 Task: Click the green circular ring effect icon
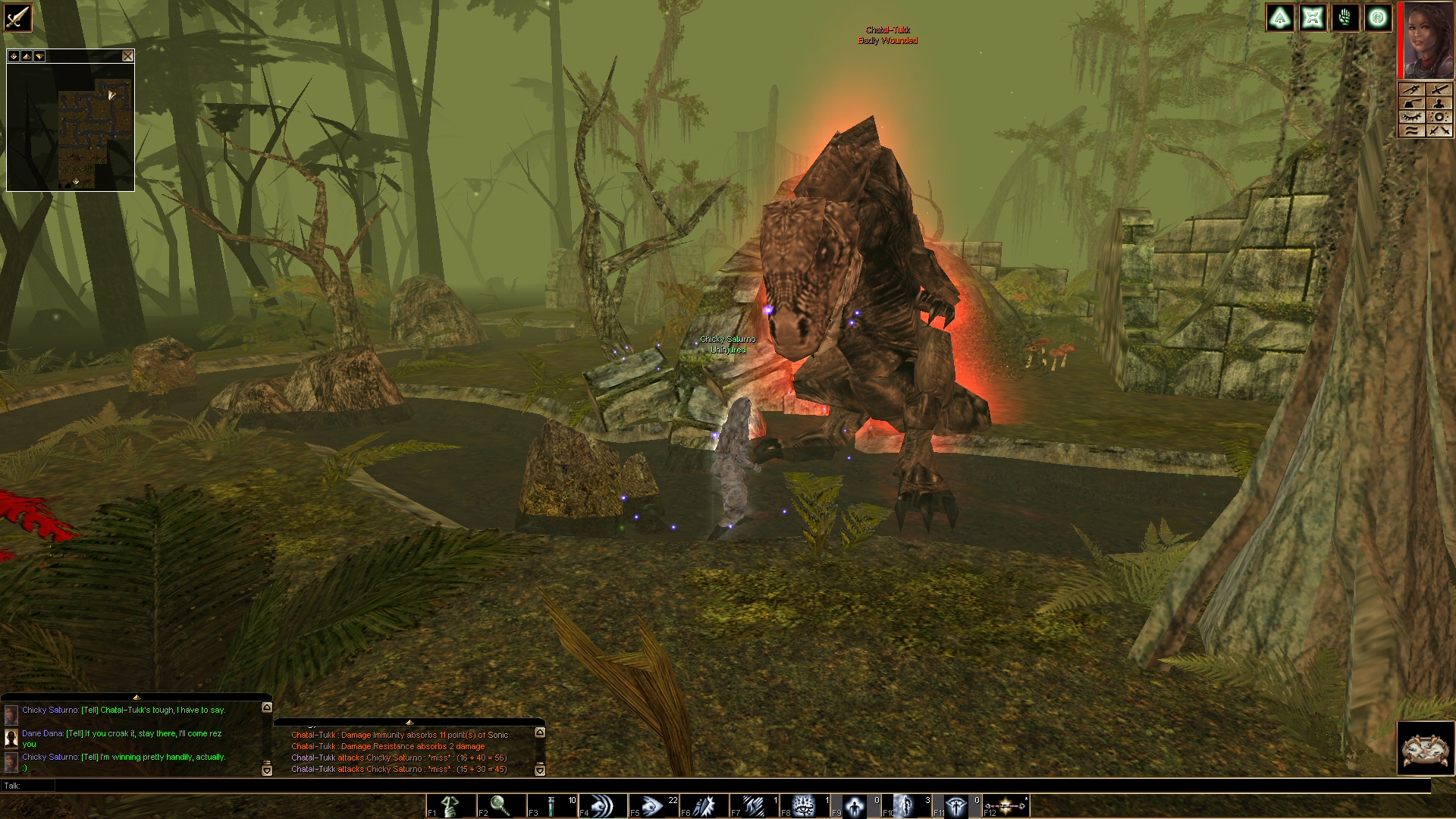[1378, 18]
